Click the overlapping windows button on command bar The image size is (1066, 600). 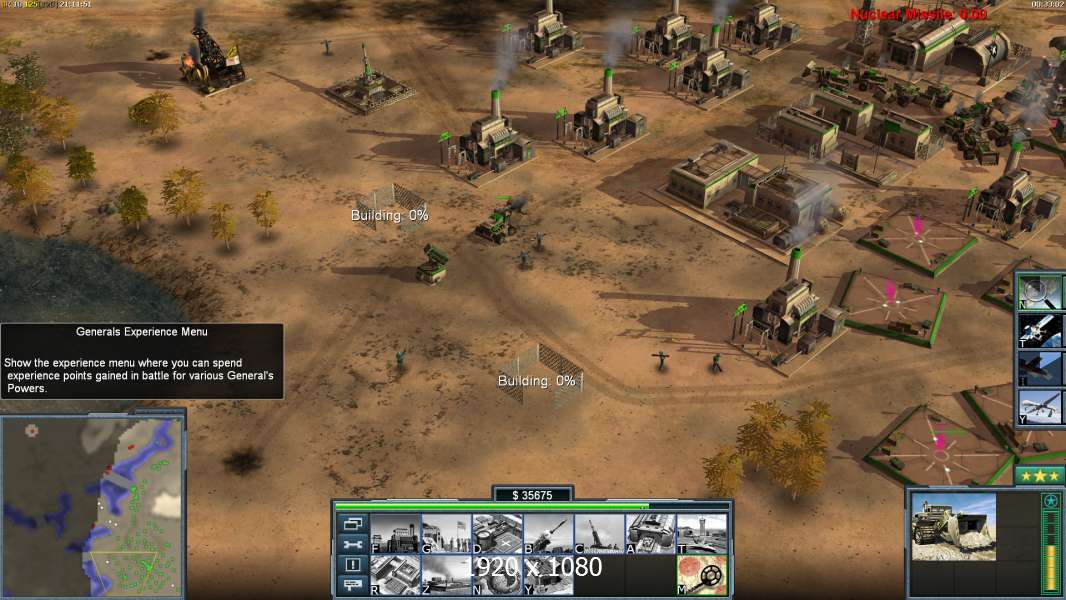pos(352,523)
